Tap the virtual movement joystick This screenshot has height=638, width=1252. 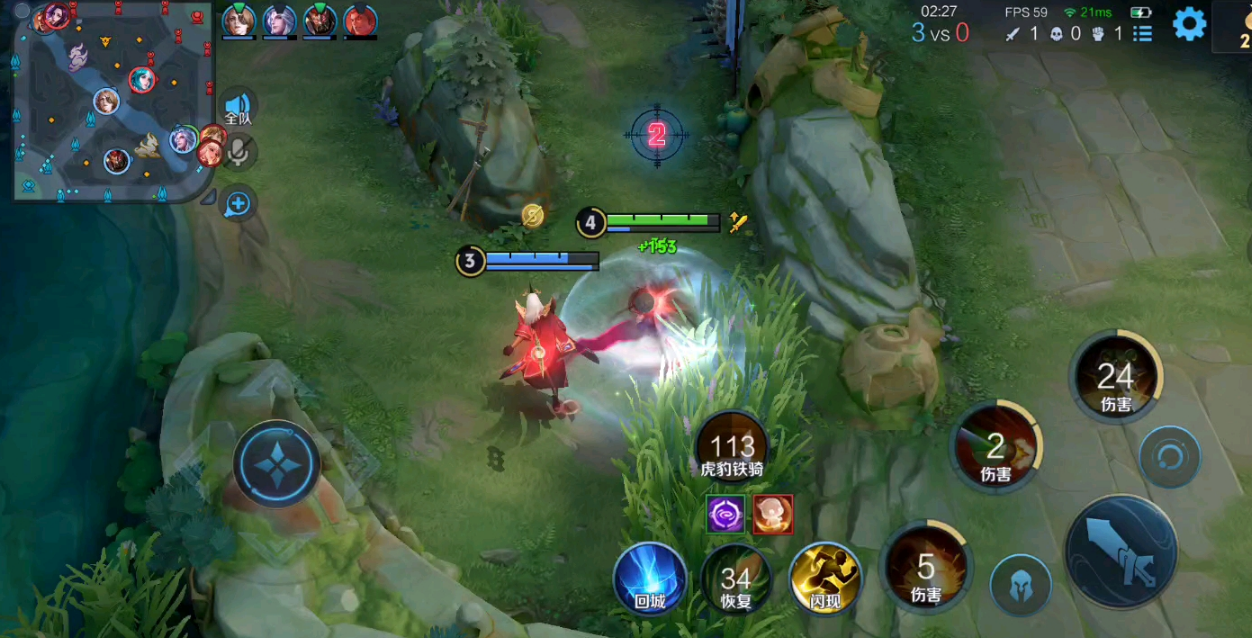click(276, 463)
